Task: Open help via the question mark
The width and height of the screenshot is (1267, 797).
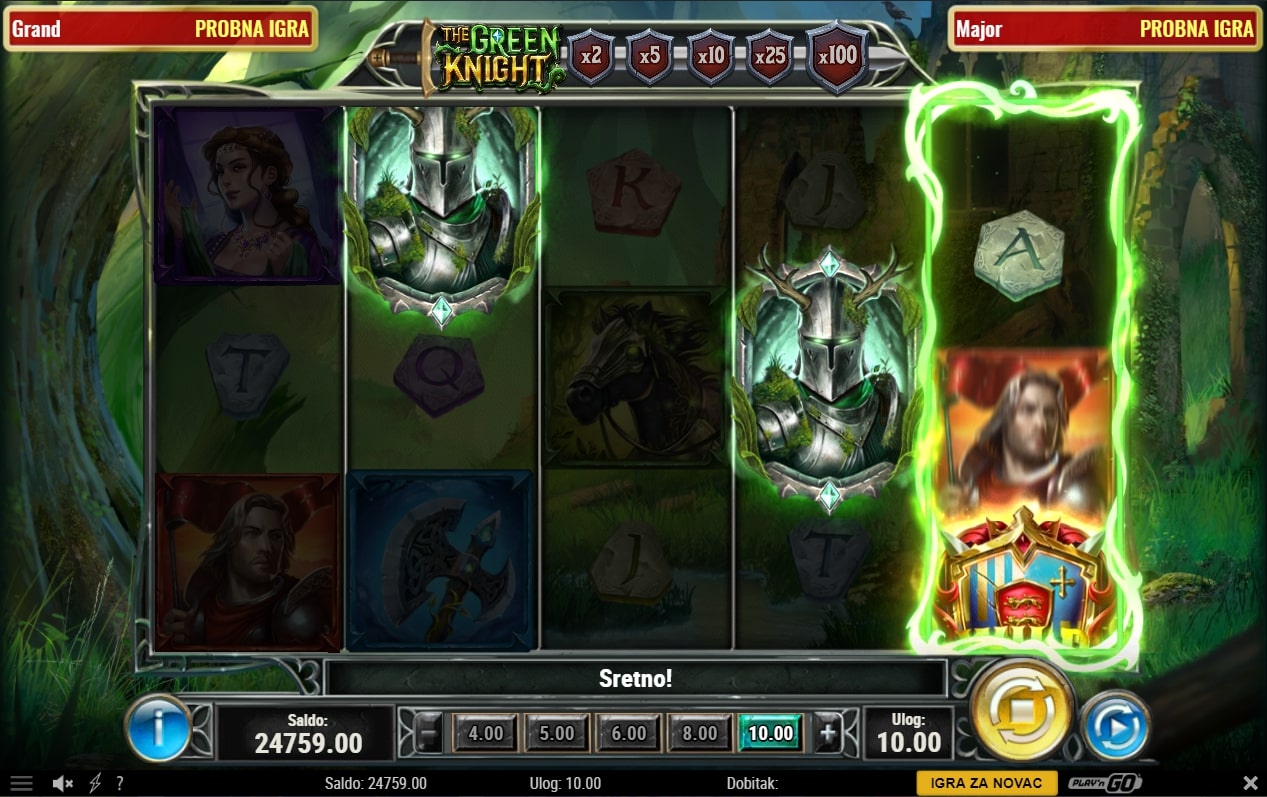Action: coord(120,783)
